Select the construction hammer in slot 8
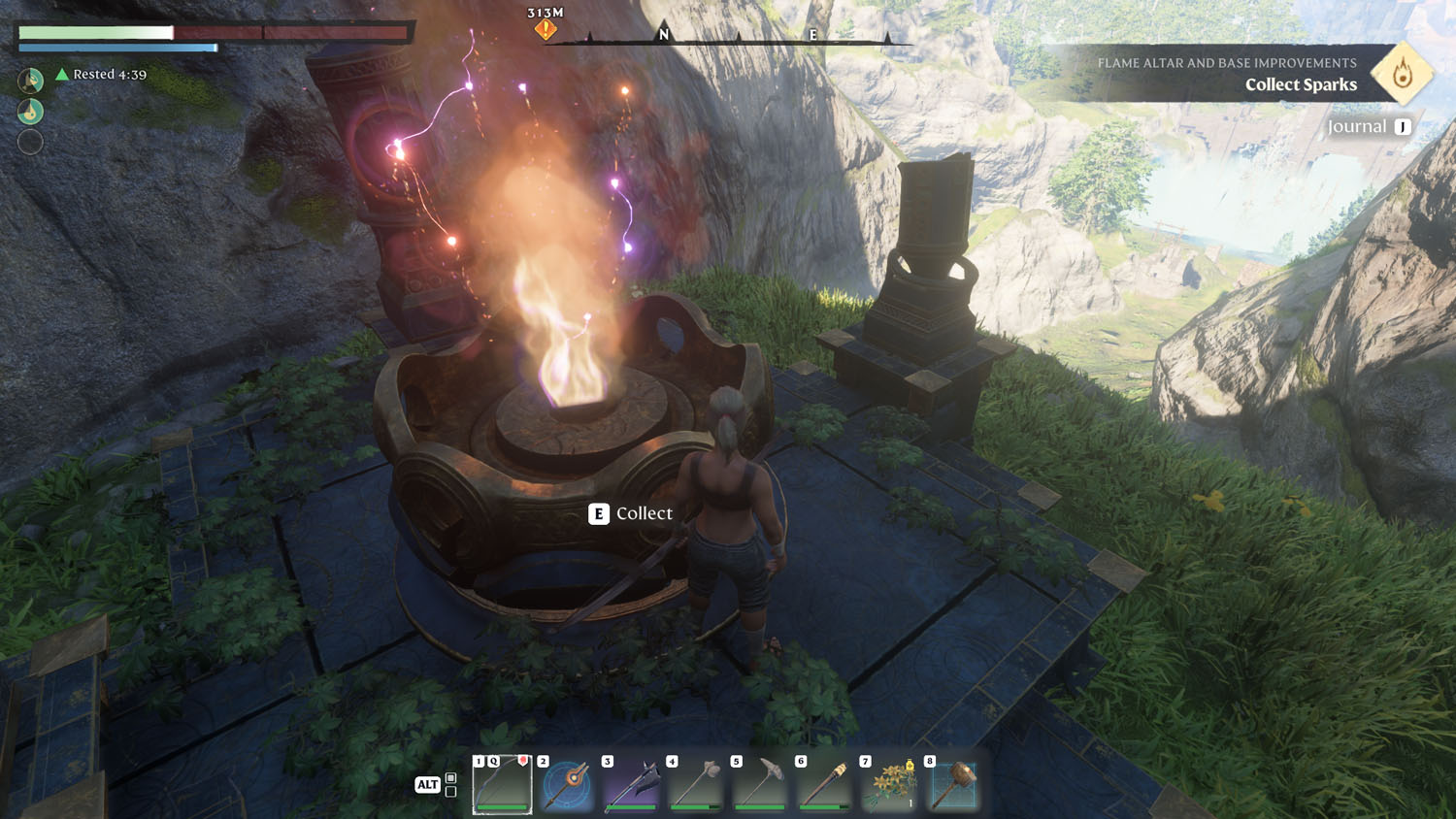The width and height of the screenshot is (1456, 819). [953, 784]
